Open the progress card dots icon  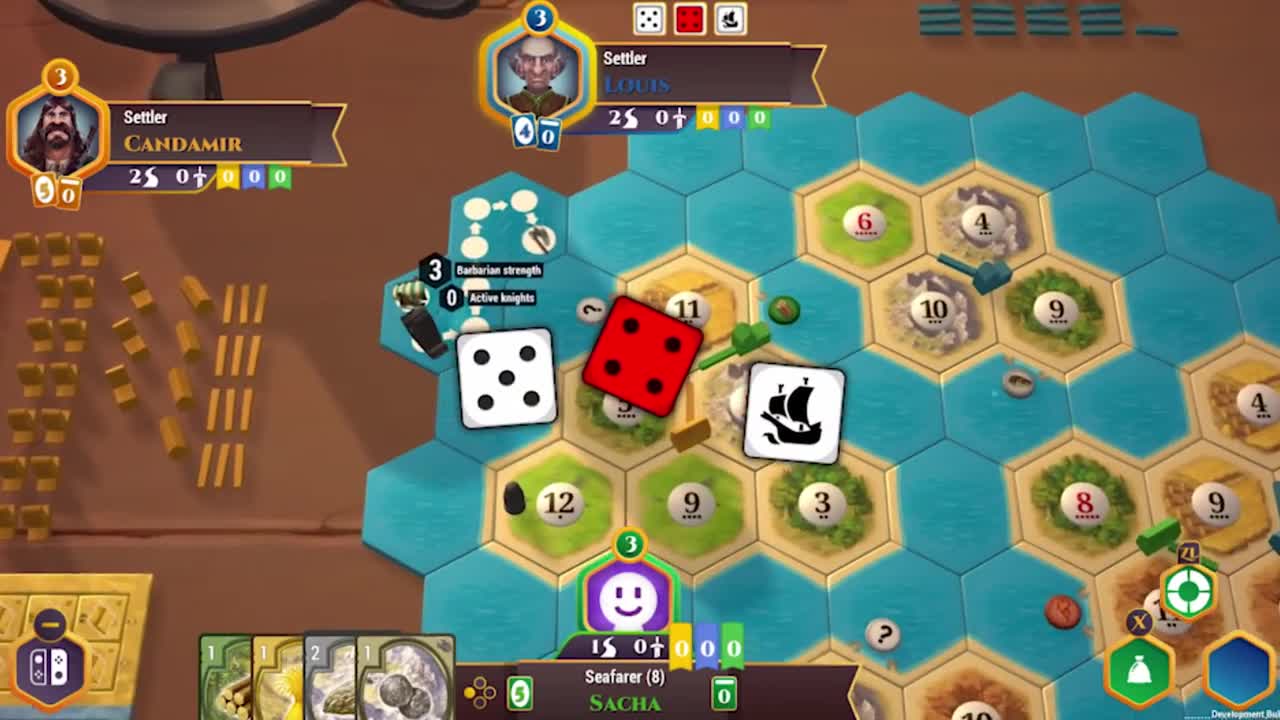481,692
